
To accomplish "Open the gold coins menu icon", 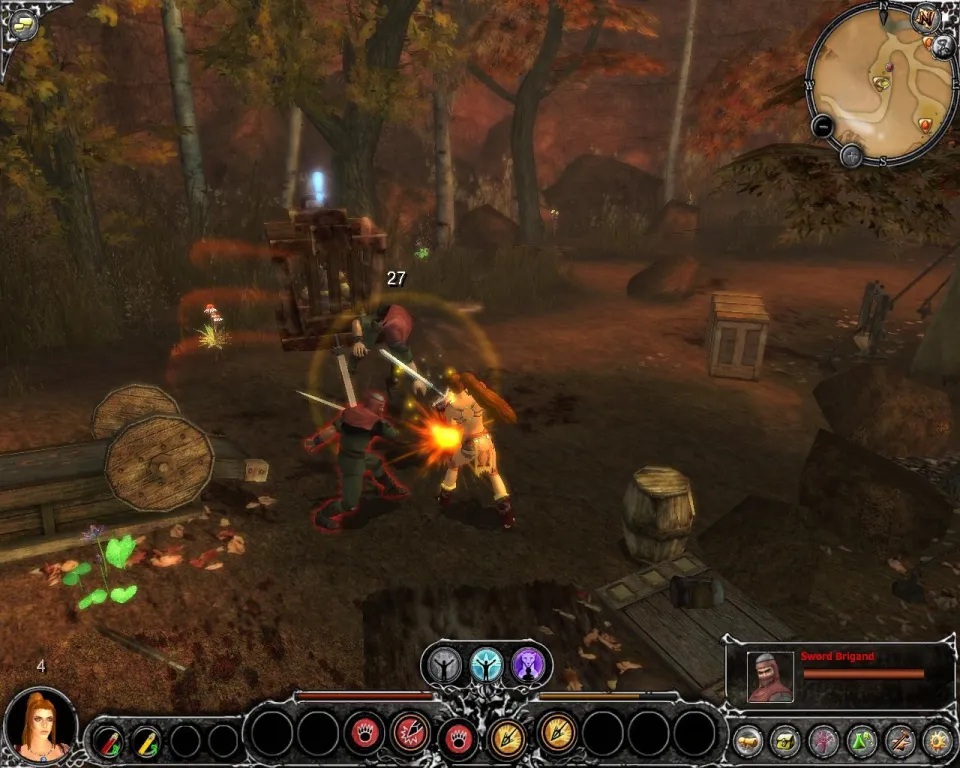I will pyautogui.click(x=748, y=740).
